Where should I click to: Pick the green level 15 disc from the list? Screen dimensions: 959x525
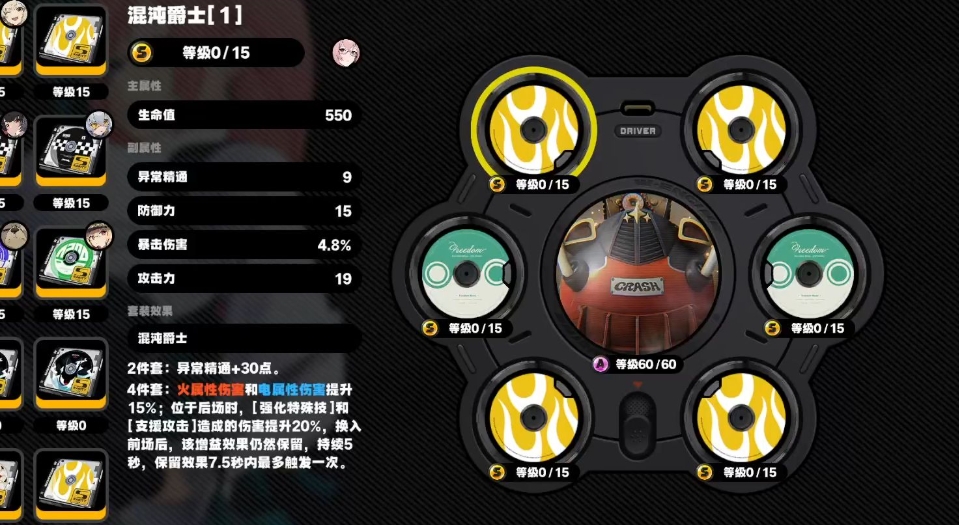pyautogui.click(x=71, y=264)
